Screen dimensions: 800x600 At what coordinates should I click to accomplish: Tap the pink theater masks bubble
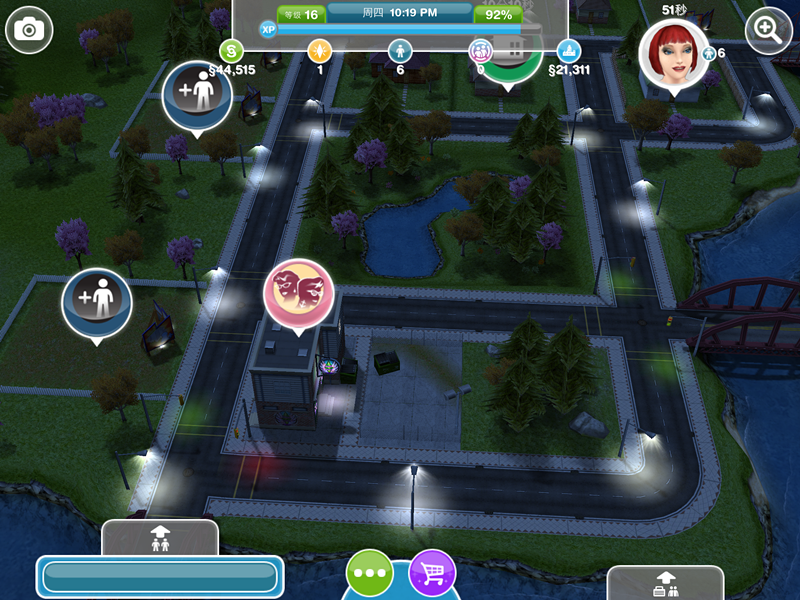[298, 290]
